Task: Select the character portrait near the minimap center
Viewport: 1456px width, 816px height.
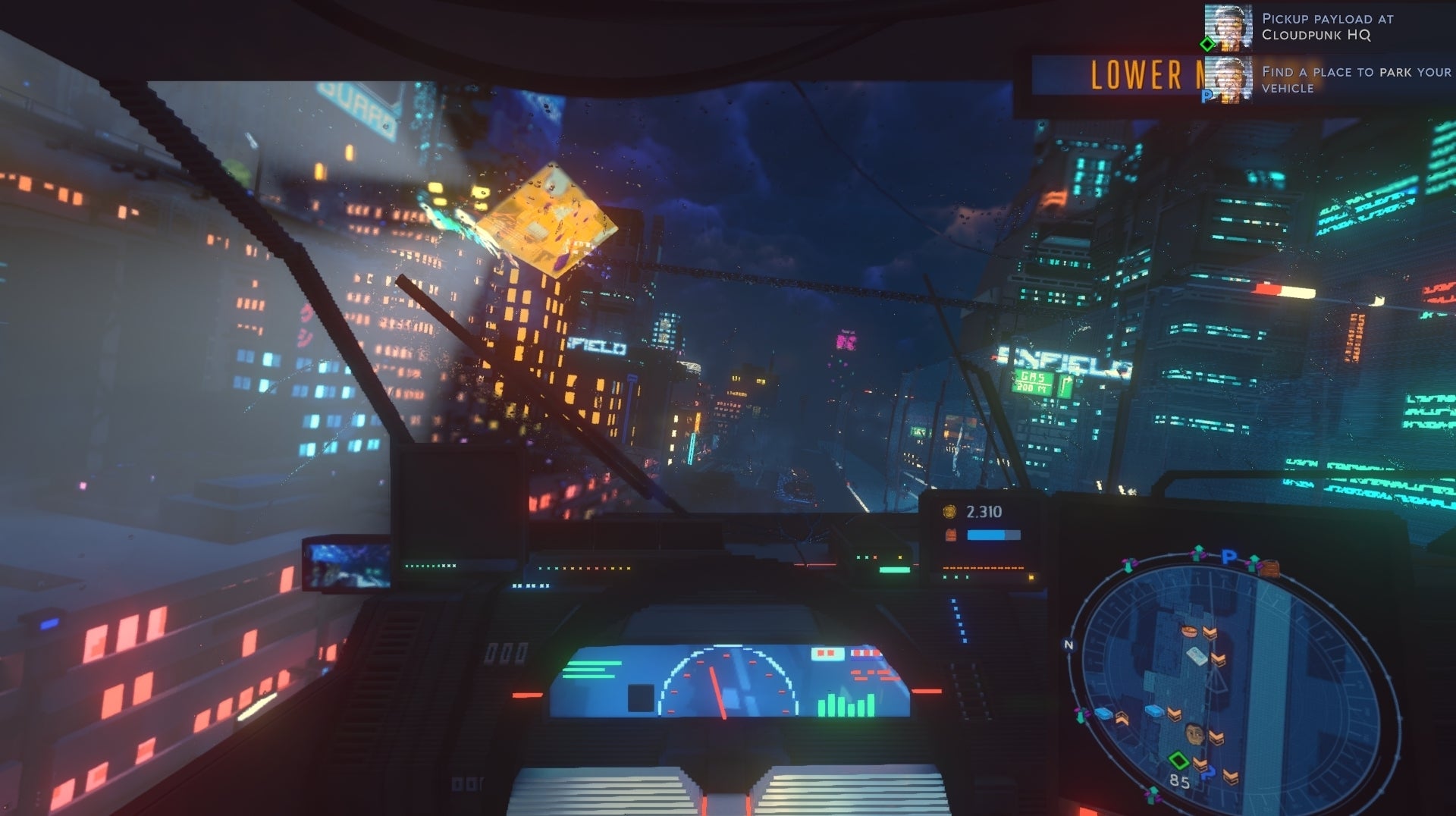Action: tap(1194, 733)
